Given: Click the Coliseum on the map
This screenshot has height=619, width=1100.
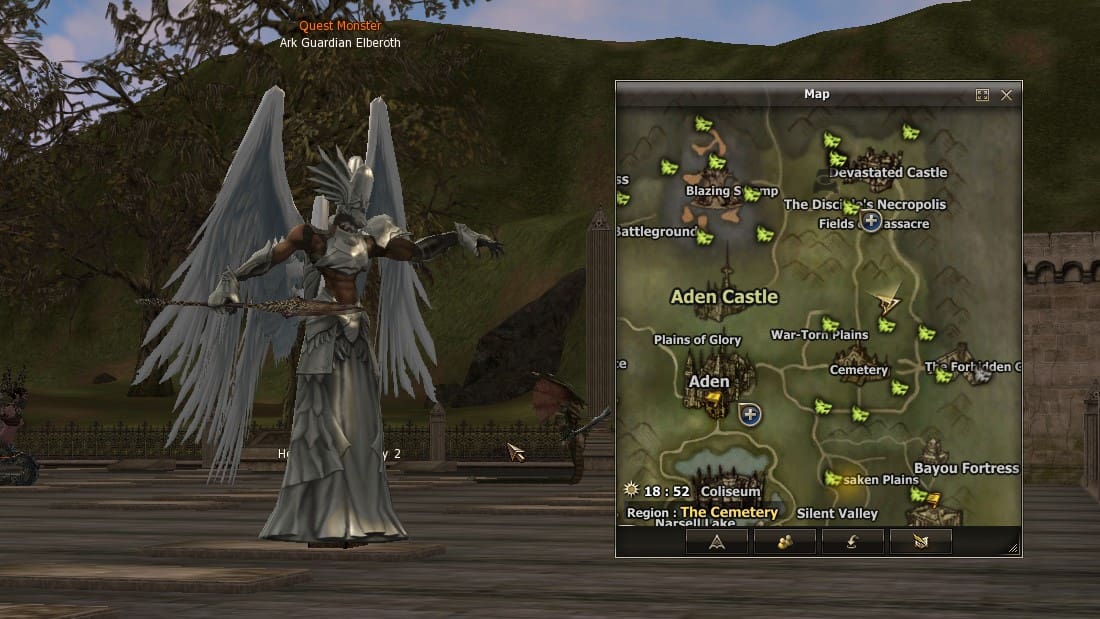Looking at the screenshot, I should [x=730, y=491].
